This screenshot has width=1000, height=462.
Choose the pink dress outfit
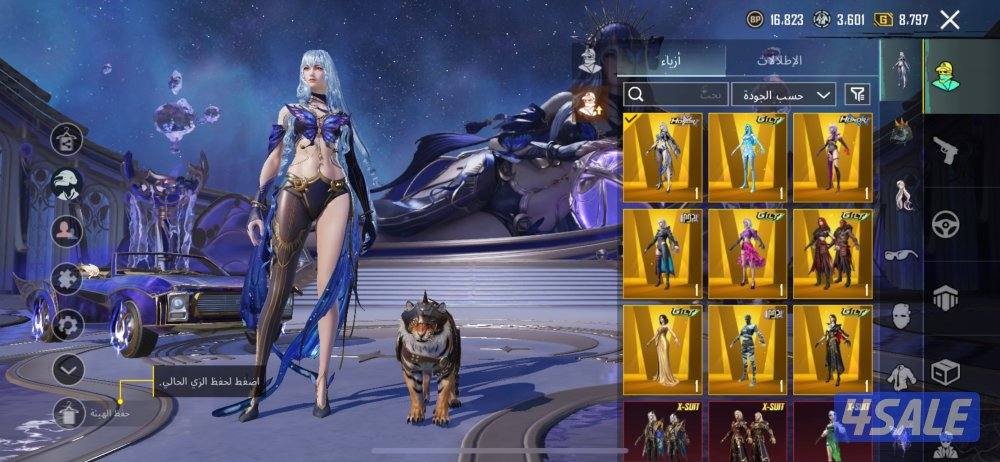[x=747, y=252]
